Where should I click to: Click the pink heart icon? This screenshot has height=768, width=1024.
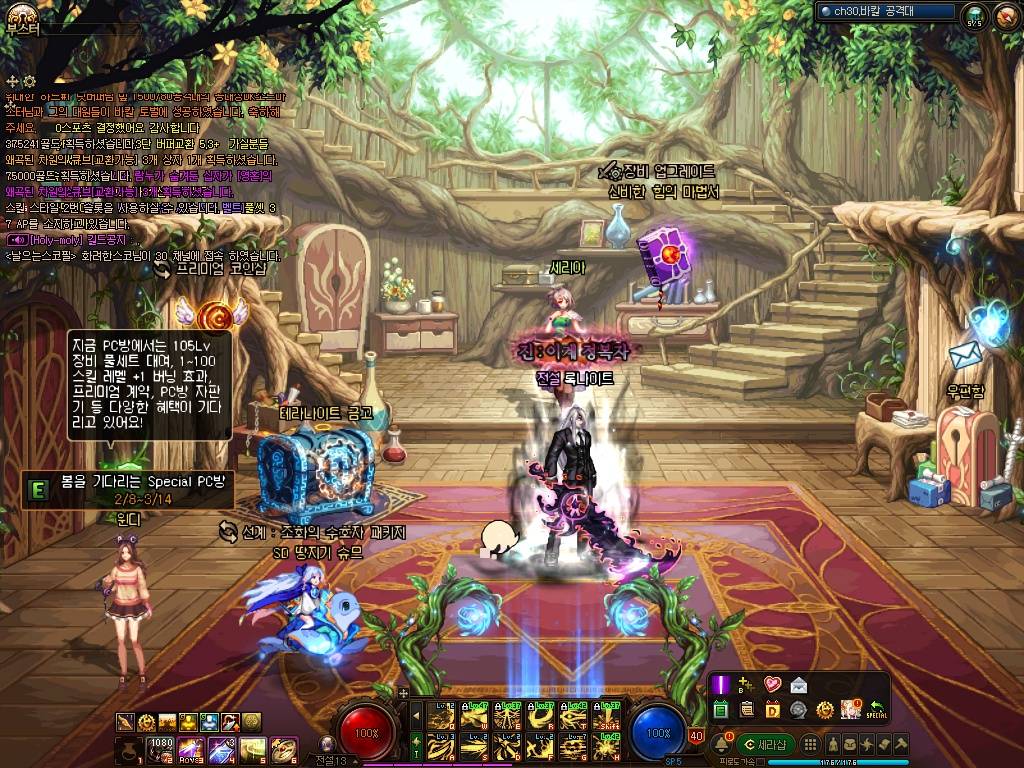(x=772, y=685)
